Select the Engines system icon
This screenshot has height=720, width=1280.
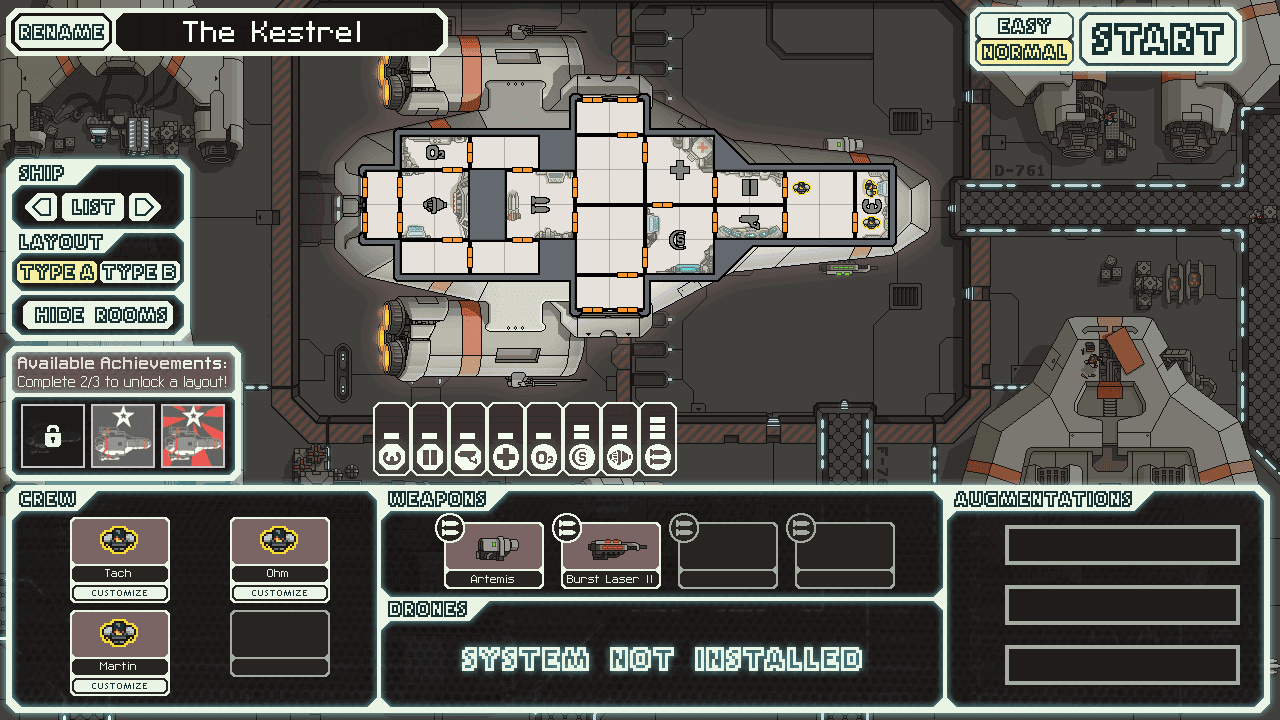392,457
